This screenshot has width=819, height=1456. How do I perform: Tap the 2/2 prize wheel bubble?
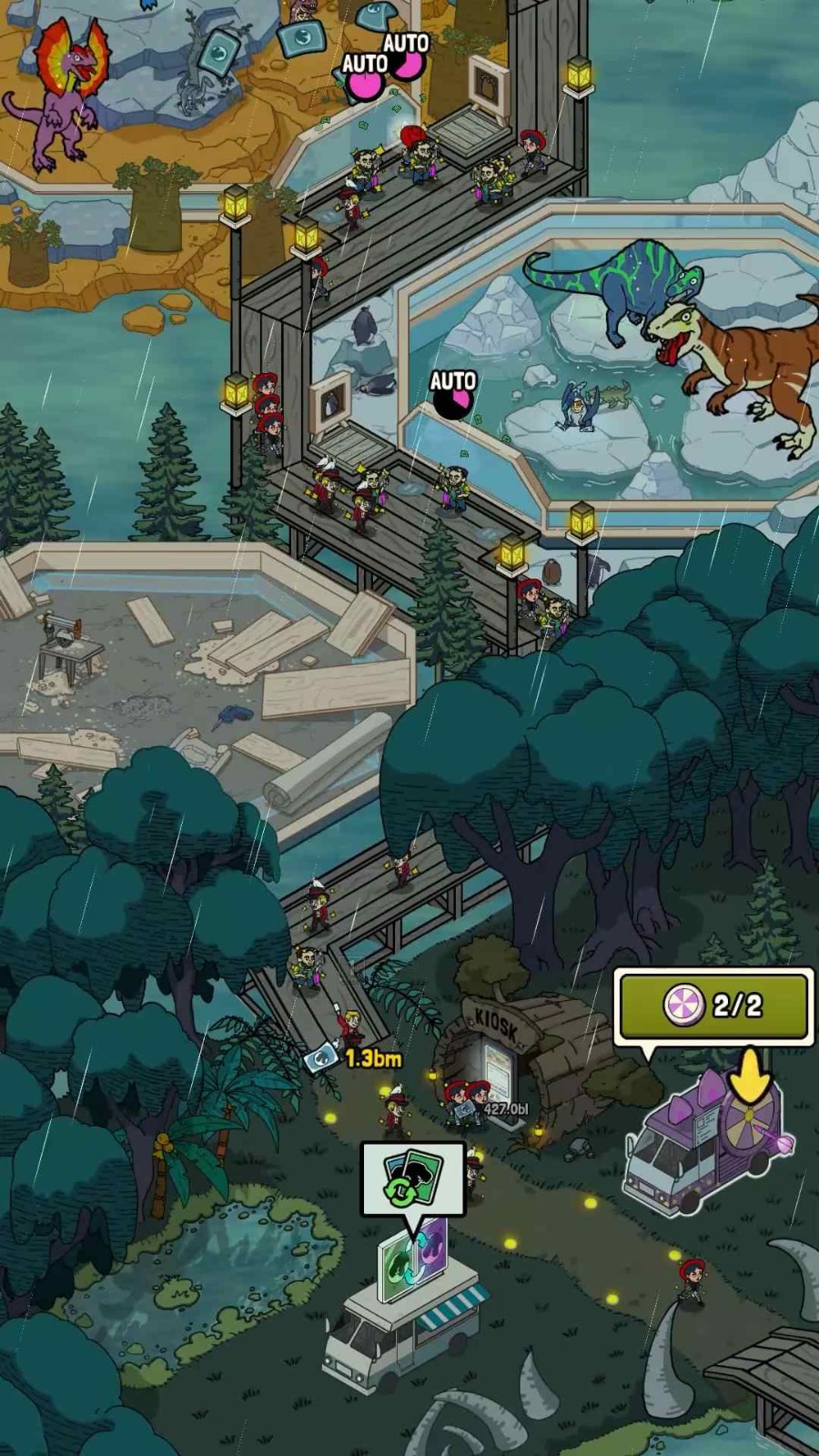pos(714,1006)
